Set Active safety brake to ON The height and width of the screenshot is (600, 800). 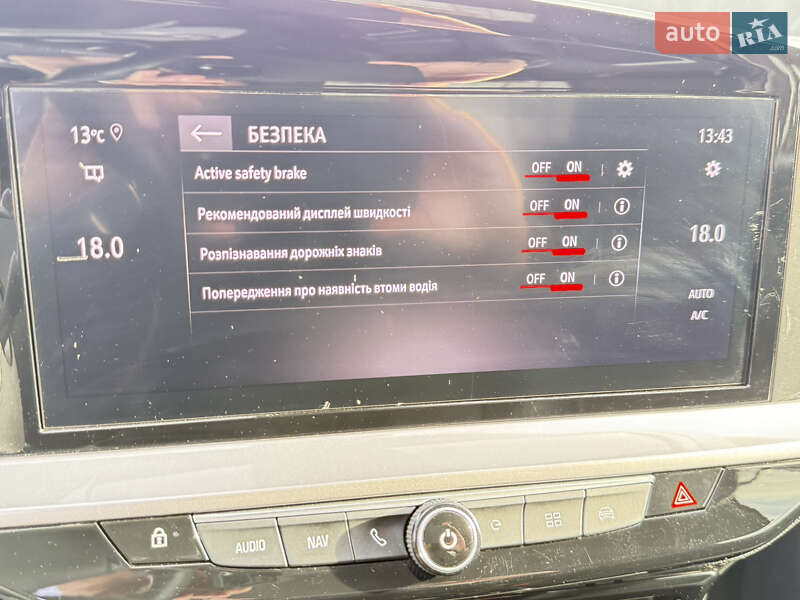[x=574, y=168]
